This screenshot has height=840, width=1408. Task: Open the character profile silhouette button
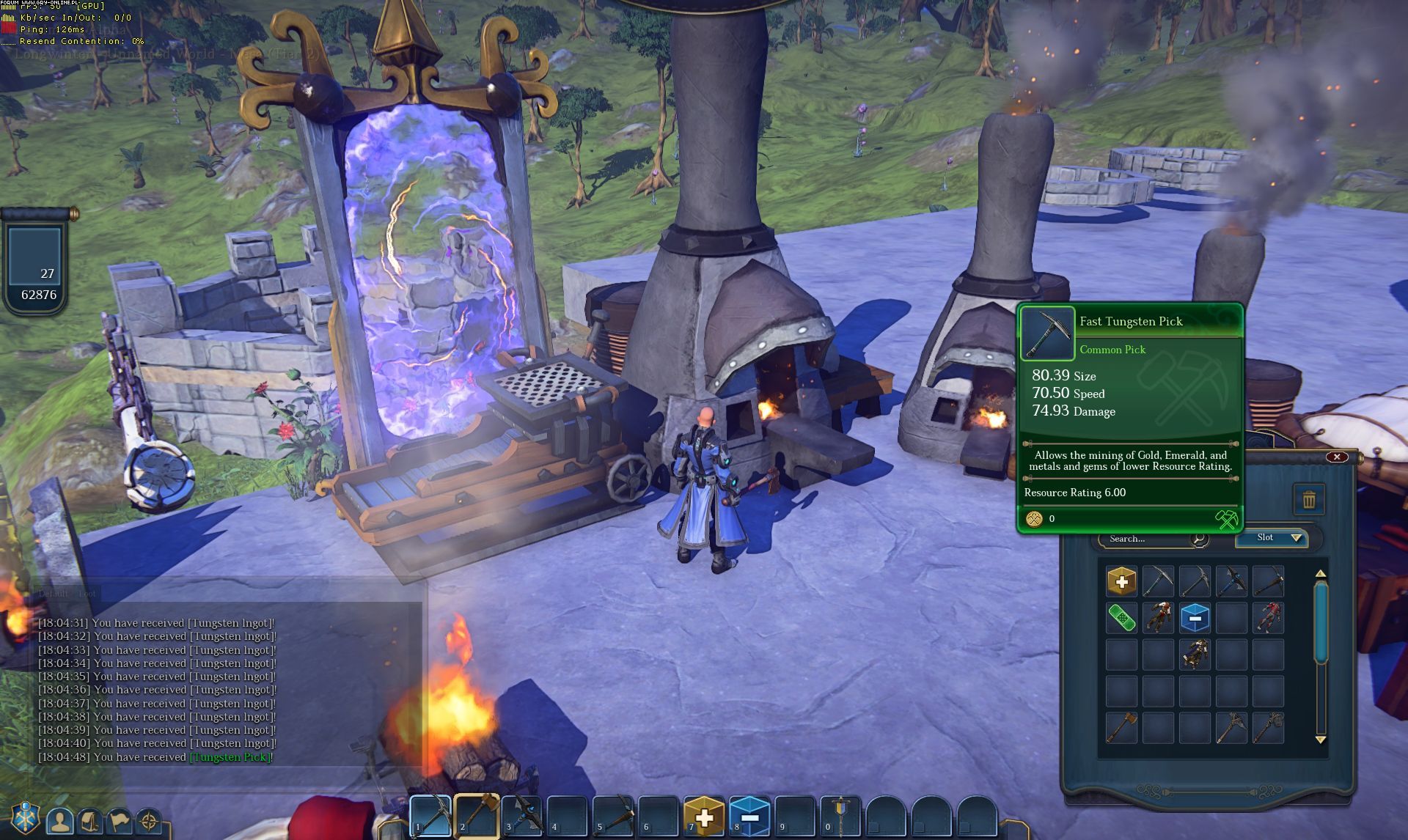[60, 821]
